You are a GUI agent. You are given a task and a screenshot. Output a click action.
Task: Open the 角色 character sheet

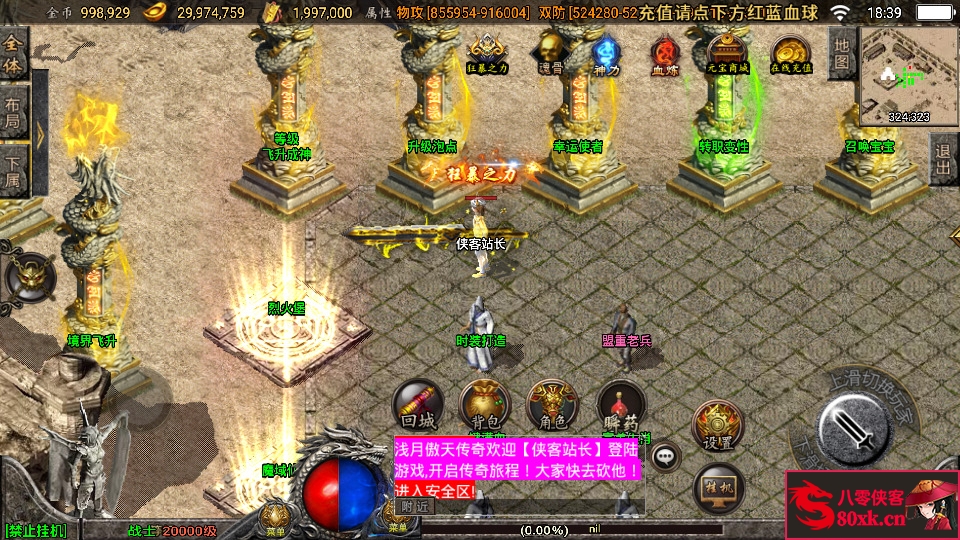point(551,405)
